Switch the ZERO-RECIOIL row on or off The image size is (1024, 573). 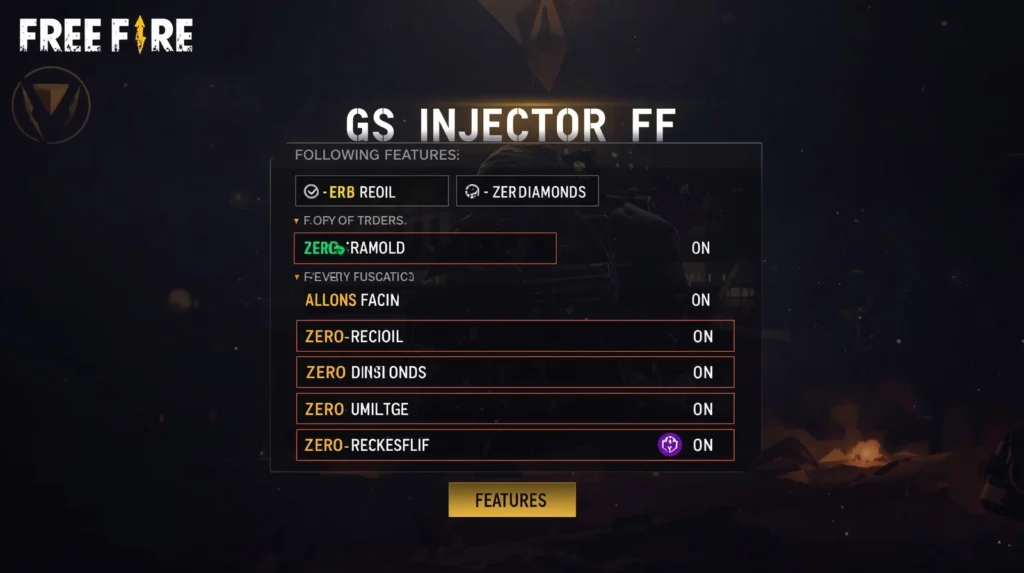point(702,337)
